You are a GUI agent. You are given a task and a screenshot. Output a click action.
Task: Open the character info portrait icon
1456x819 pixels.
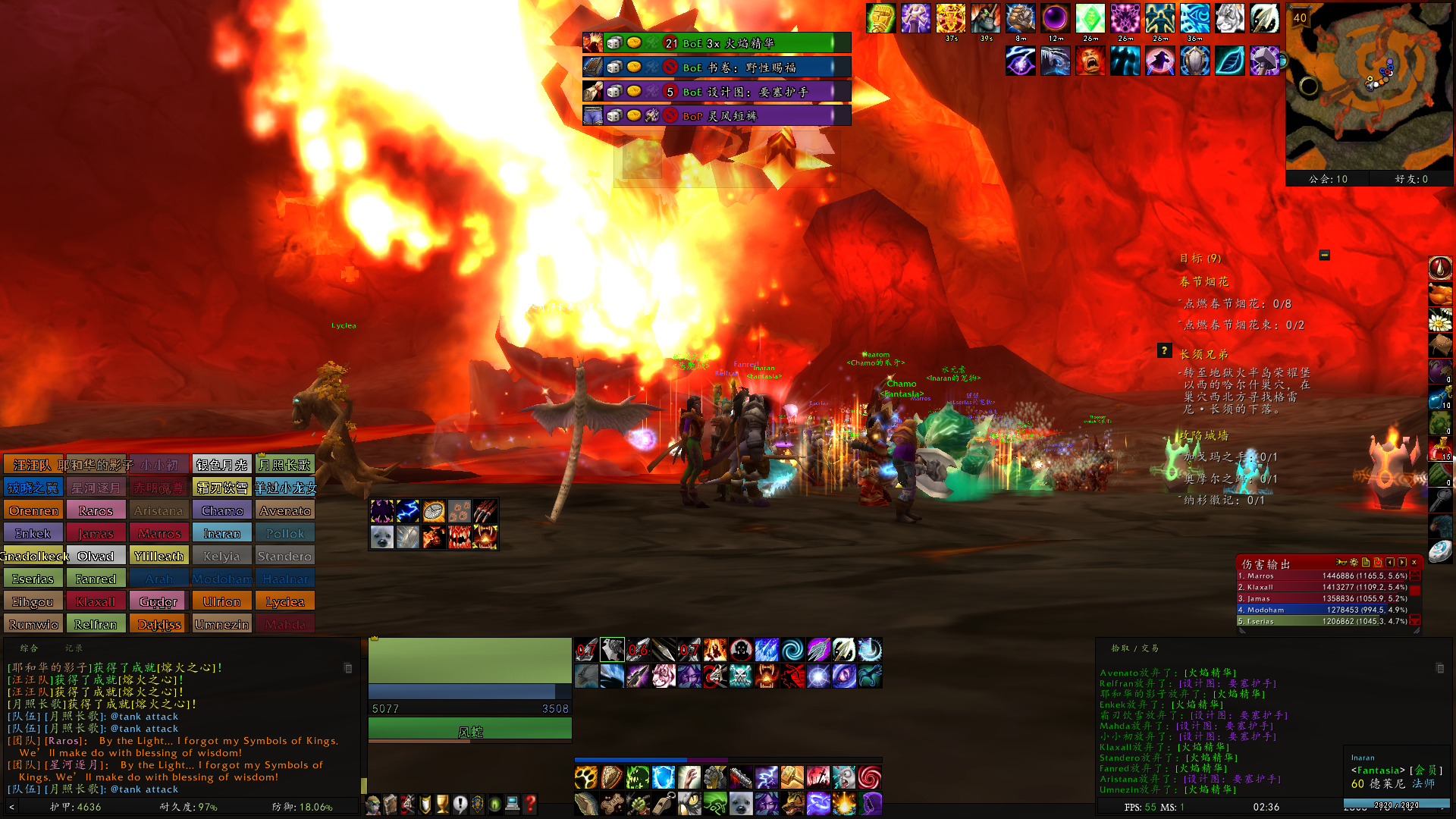click(x=373, y=805)
